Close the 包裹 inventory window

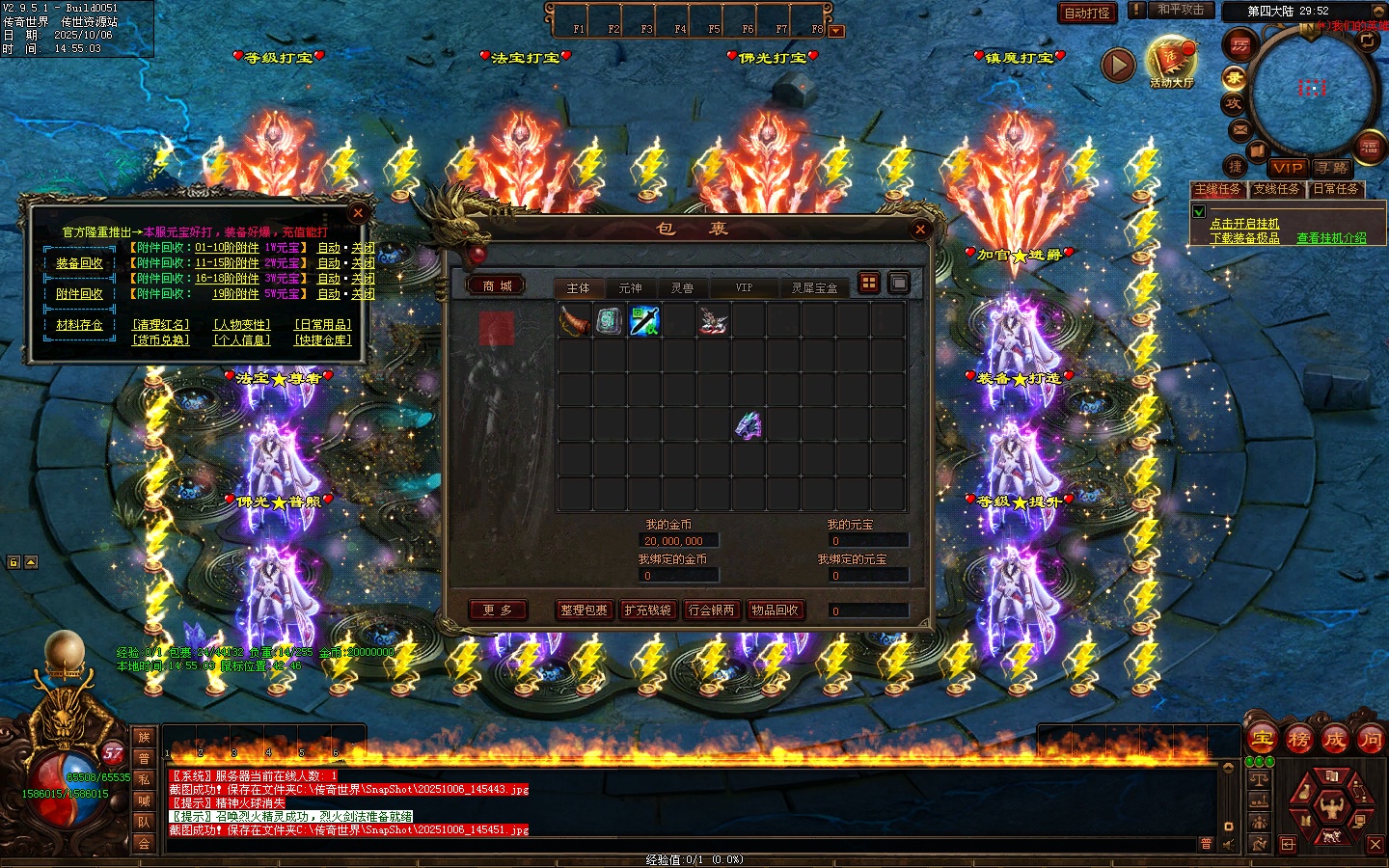(x=919, y=230)
